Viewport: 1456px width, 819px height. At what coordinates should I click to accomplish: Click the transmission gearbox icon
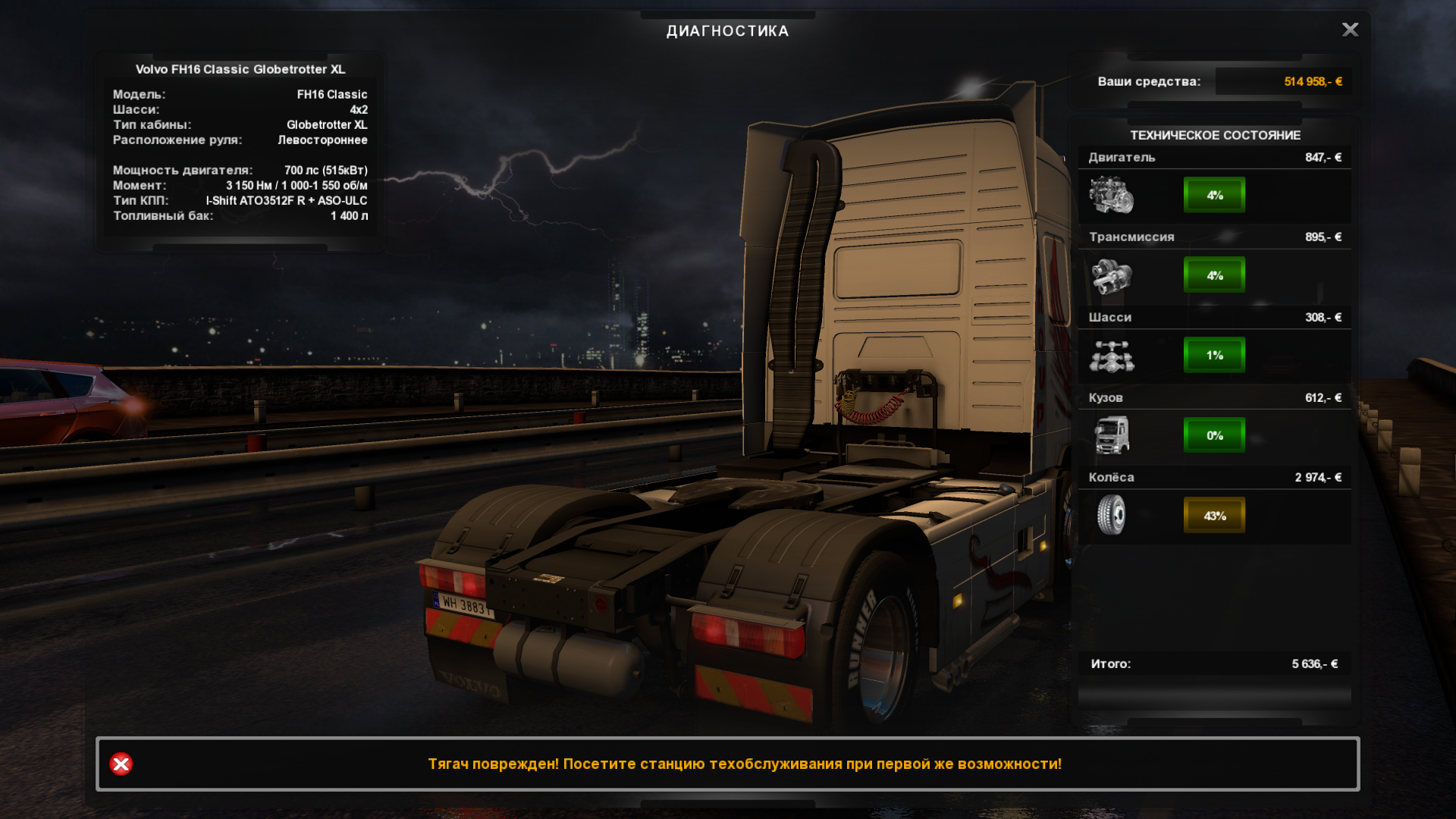[x=1112, y=275]
